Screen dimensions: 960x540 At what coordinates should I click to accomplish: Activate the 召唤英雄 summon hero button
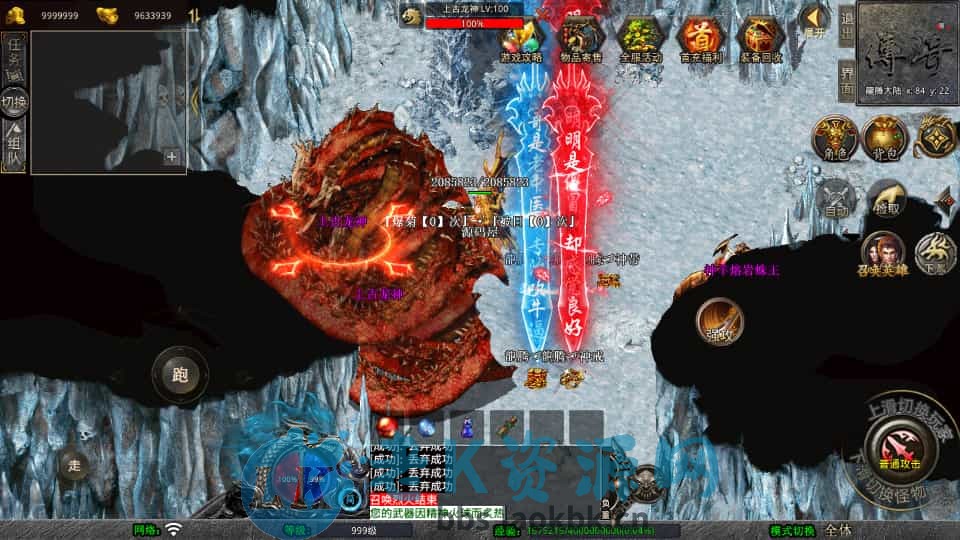[x=880, y=254]
